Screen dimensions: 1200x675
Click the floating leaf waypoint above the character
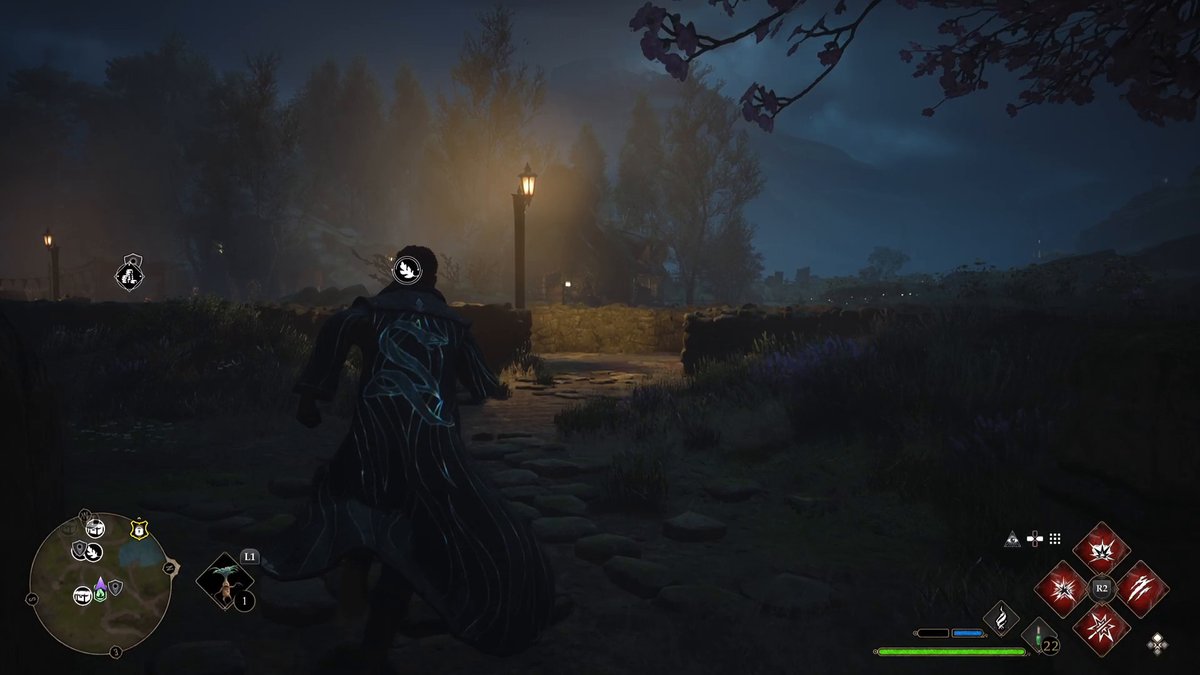point(406,268)
